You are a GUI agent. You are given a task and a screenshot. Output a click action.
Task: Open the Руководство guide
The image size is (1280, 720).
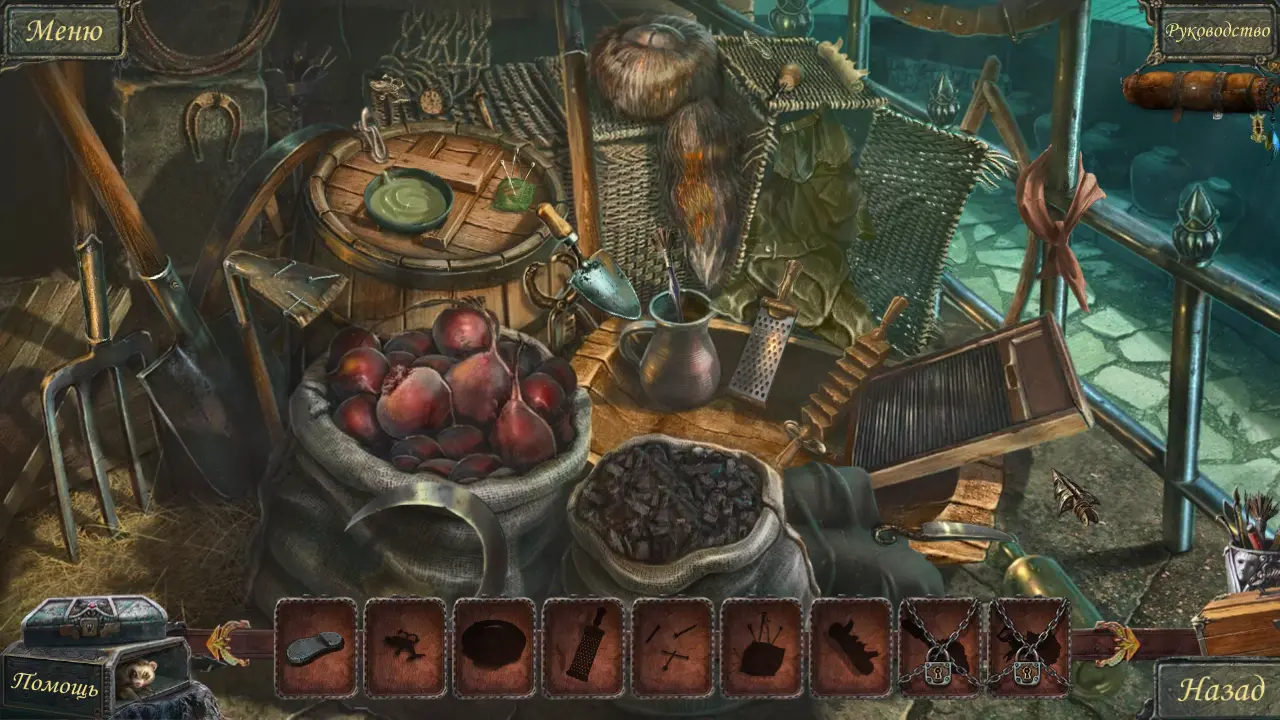click(1215, 31)
